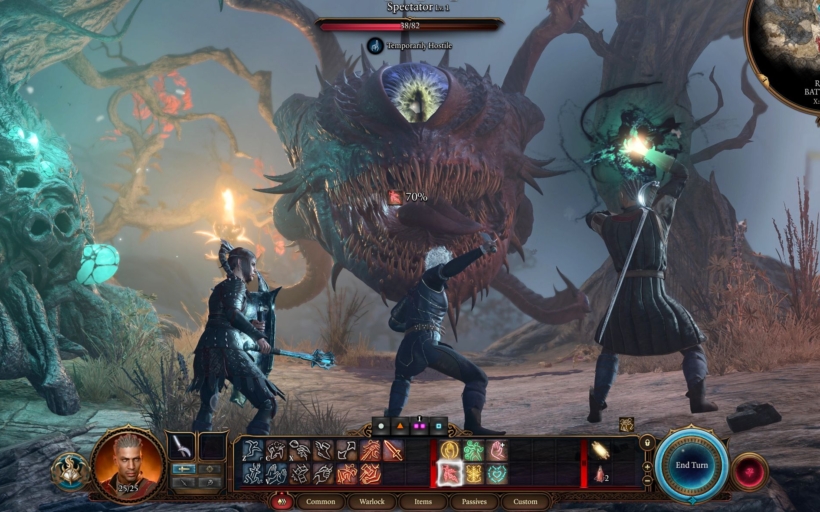The width and height of the screenshot is (820, 512).
Task: Switch to the Custom hotbar tab
Action: pos(525,501)
